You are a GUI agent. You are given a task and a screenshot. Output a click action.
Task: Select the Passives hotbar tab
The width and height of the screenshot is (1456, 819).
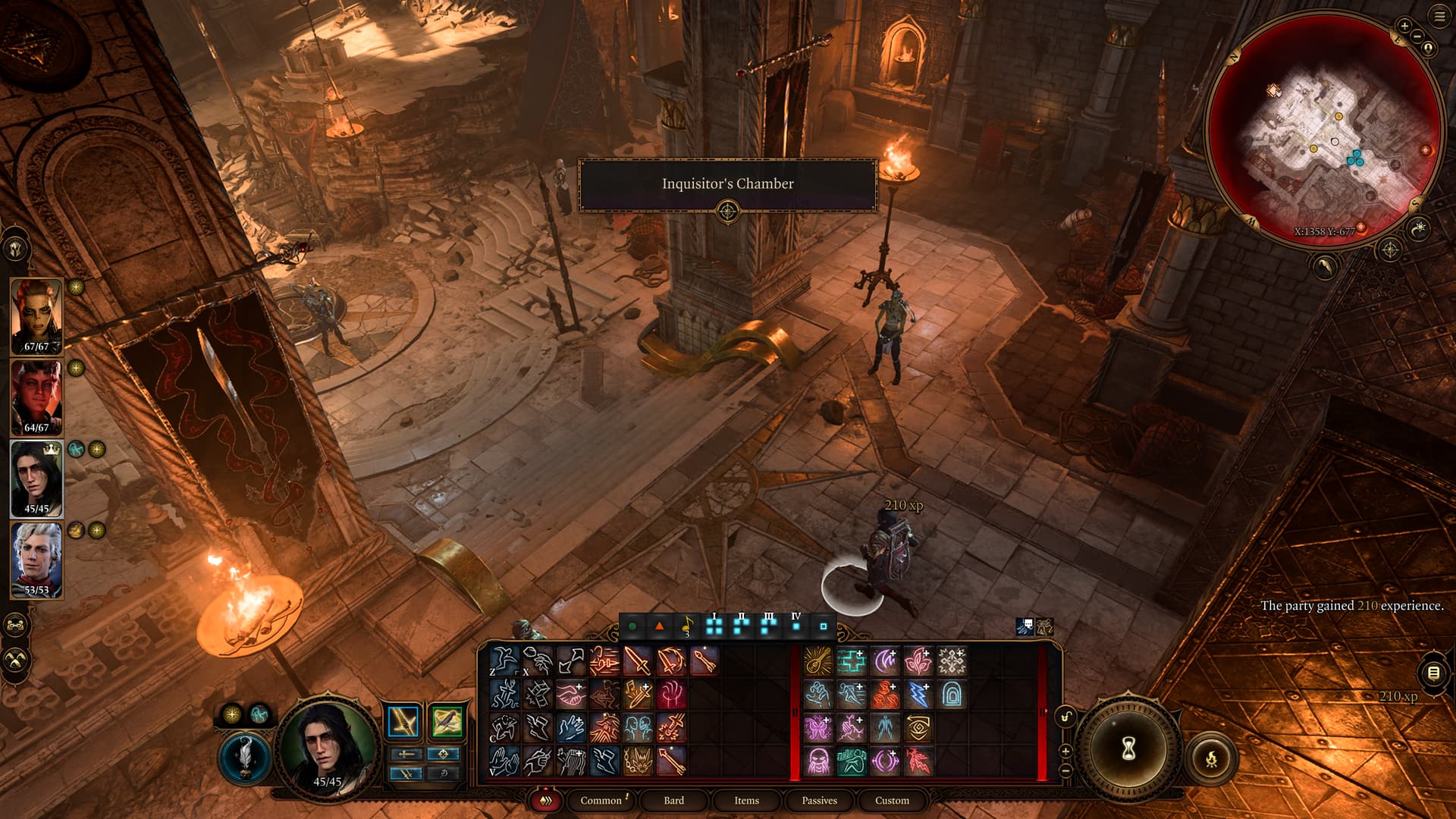[x=819, y=800]
